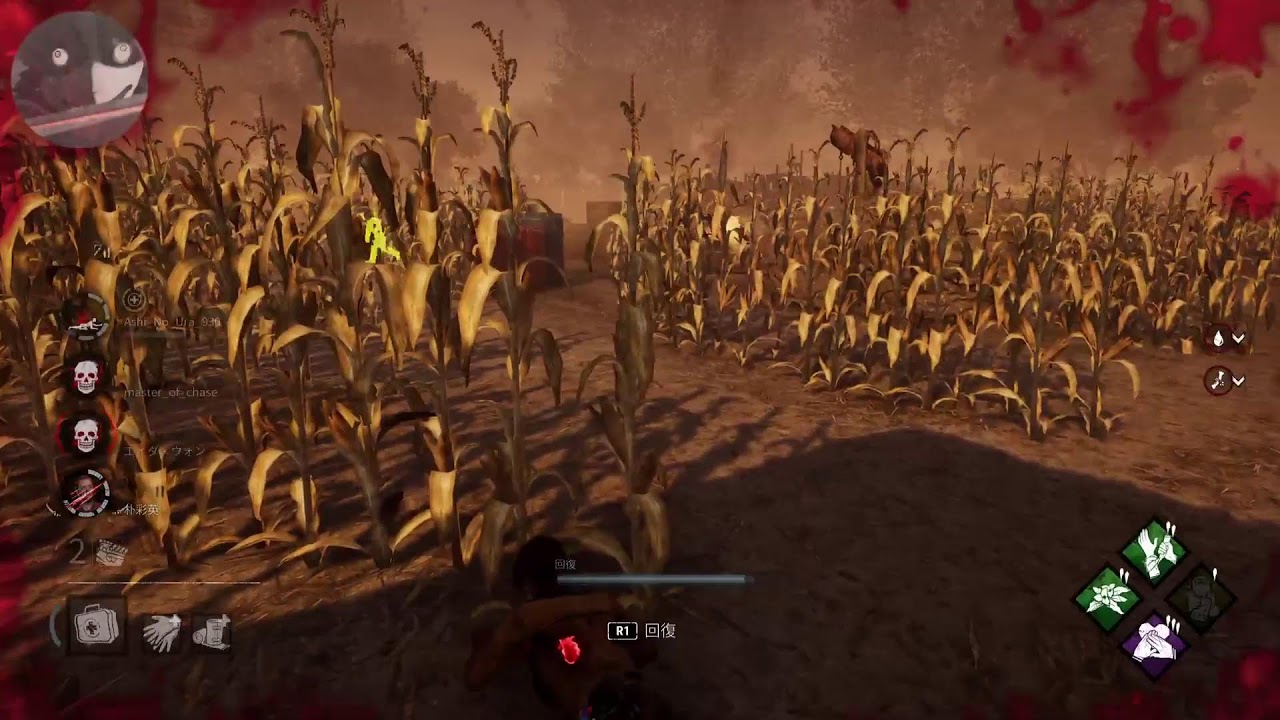Click Ashi_No_Ura_936's downed survivor status icon
The height and width of the screenshot is (720, 1280).
point(87,316)
